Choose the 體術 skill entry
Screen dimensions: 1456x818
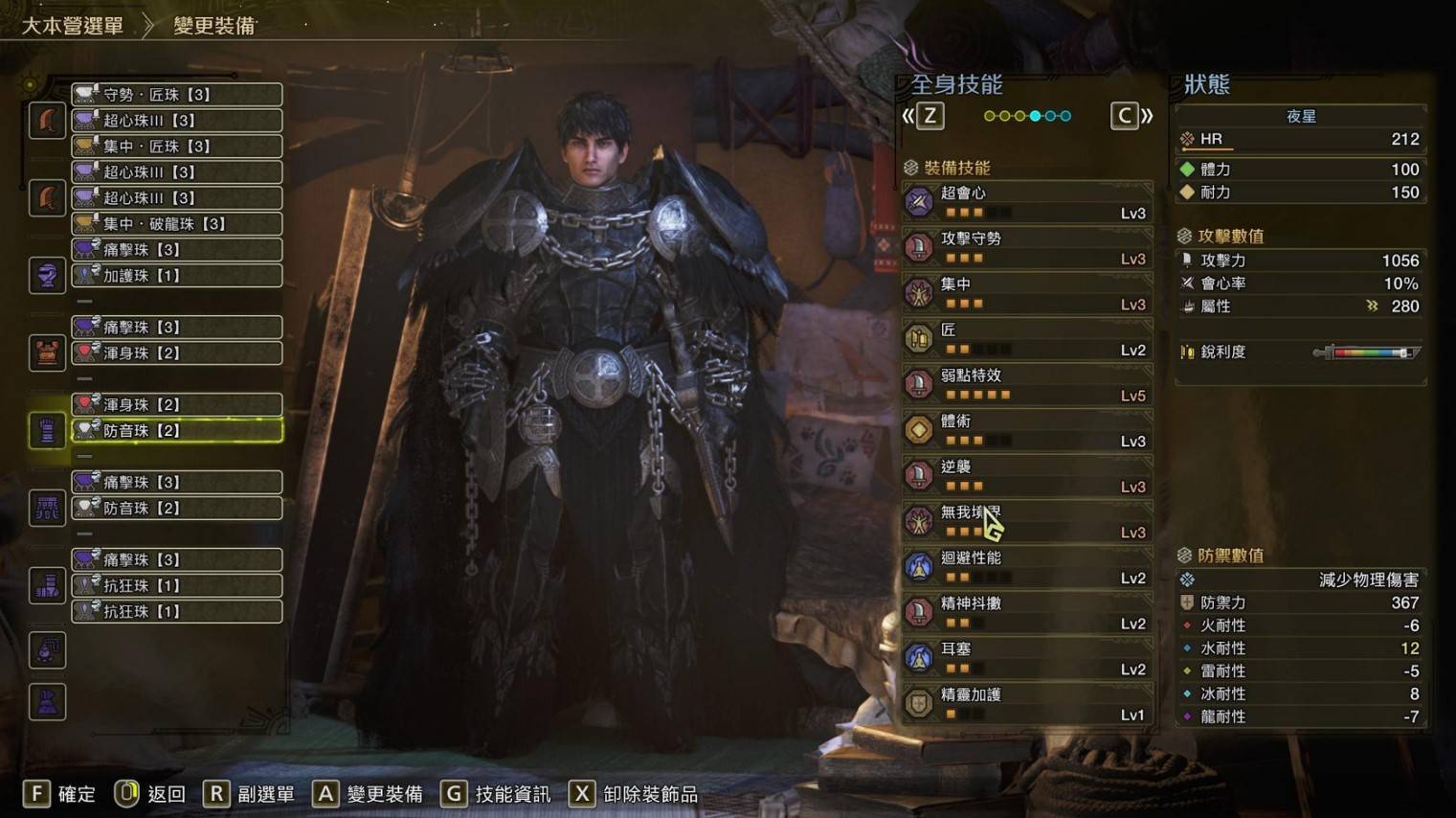point(1027,431)
